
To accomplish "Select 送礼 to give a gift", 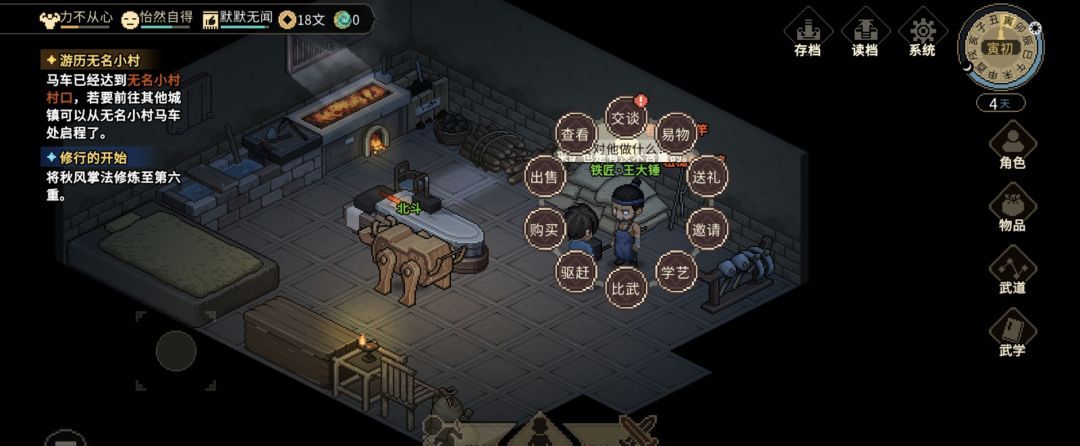I will pos(706,176).
